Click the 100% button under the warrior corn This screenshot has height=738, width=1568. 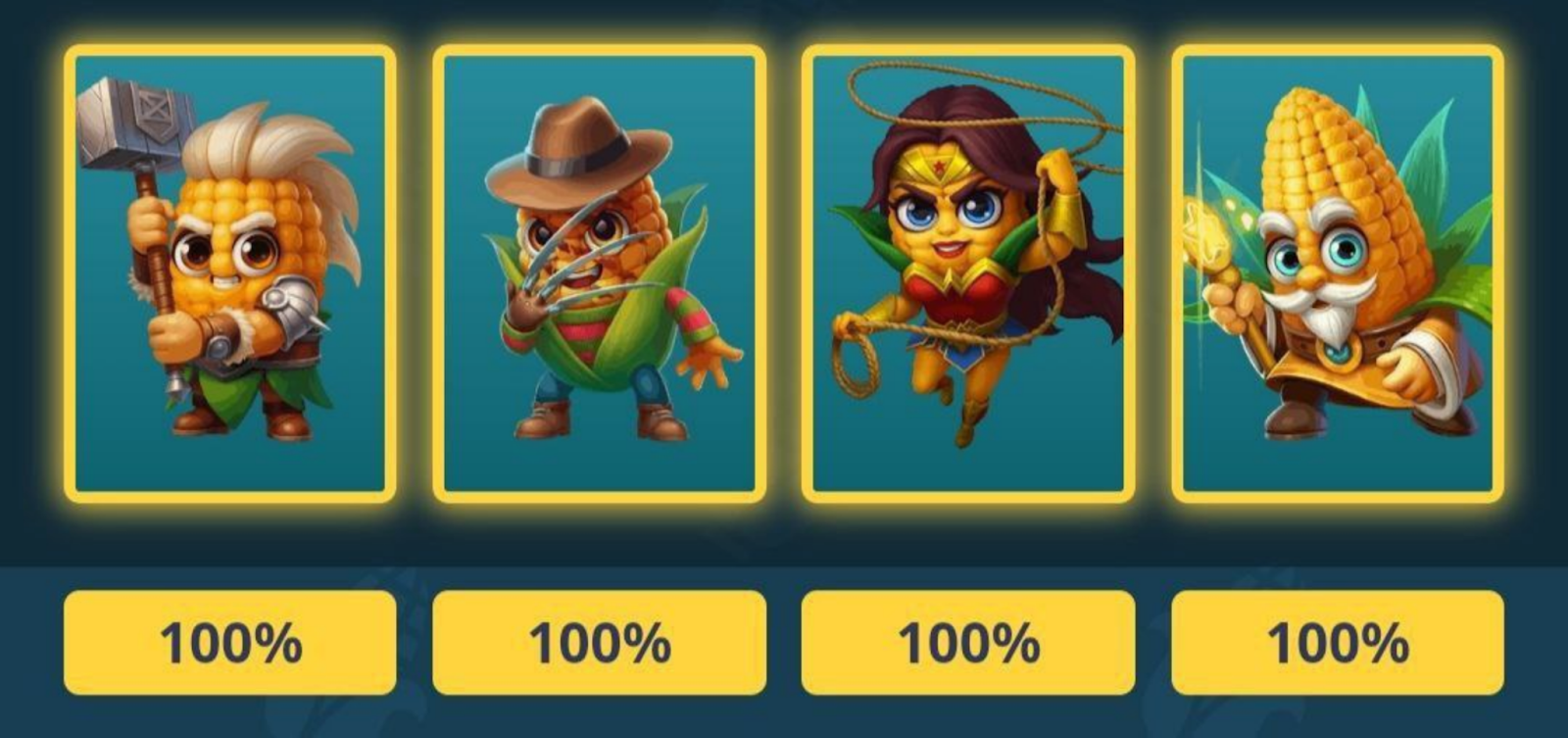pos(230,642)
